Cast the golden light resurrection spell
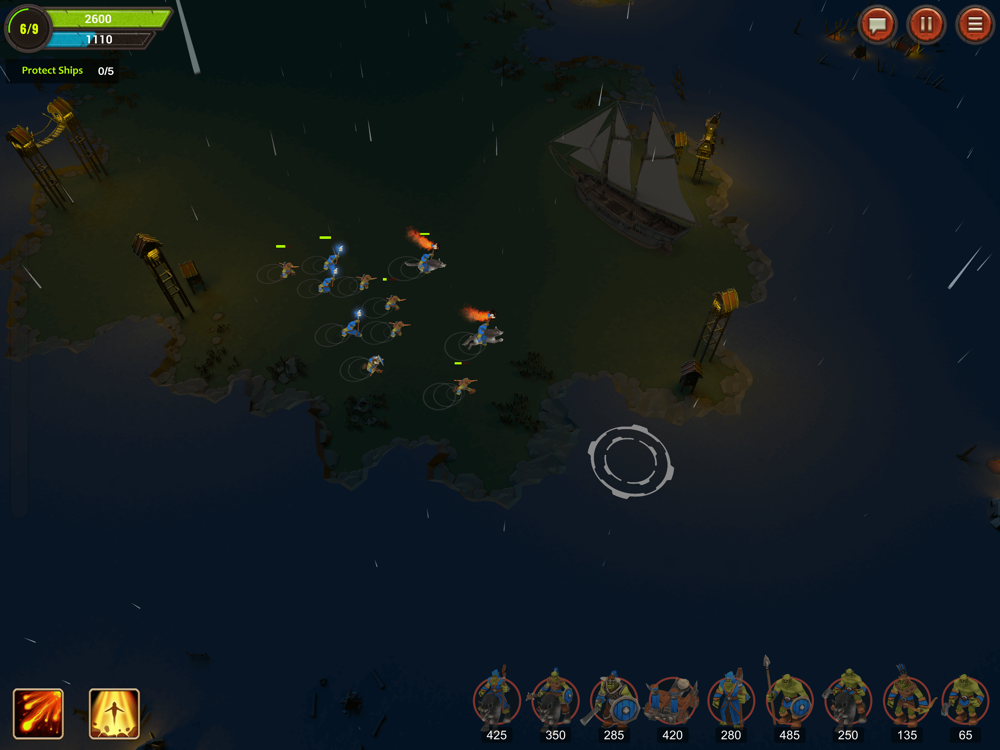Viewport: 1000px width, 750px height. [114, 714]
